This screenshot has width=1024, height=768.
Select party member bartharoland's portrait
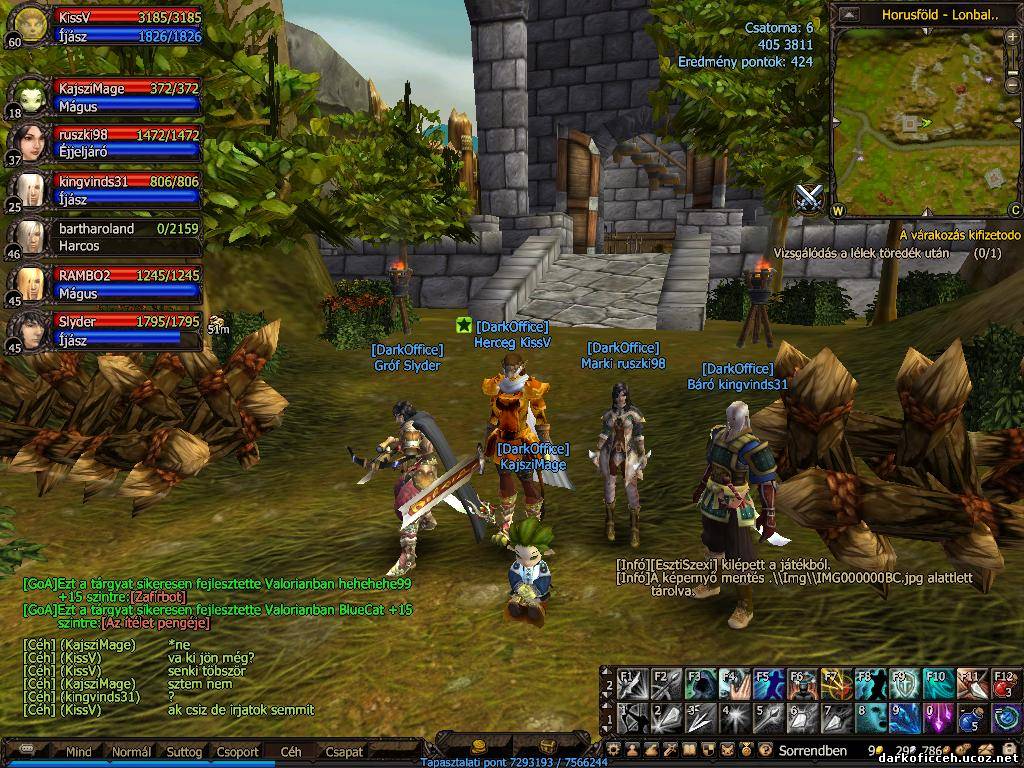[28, 236]
